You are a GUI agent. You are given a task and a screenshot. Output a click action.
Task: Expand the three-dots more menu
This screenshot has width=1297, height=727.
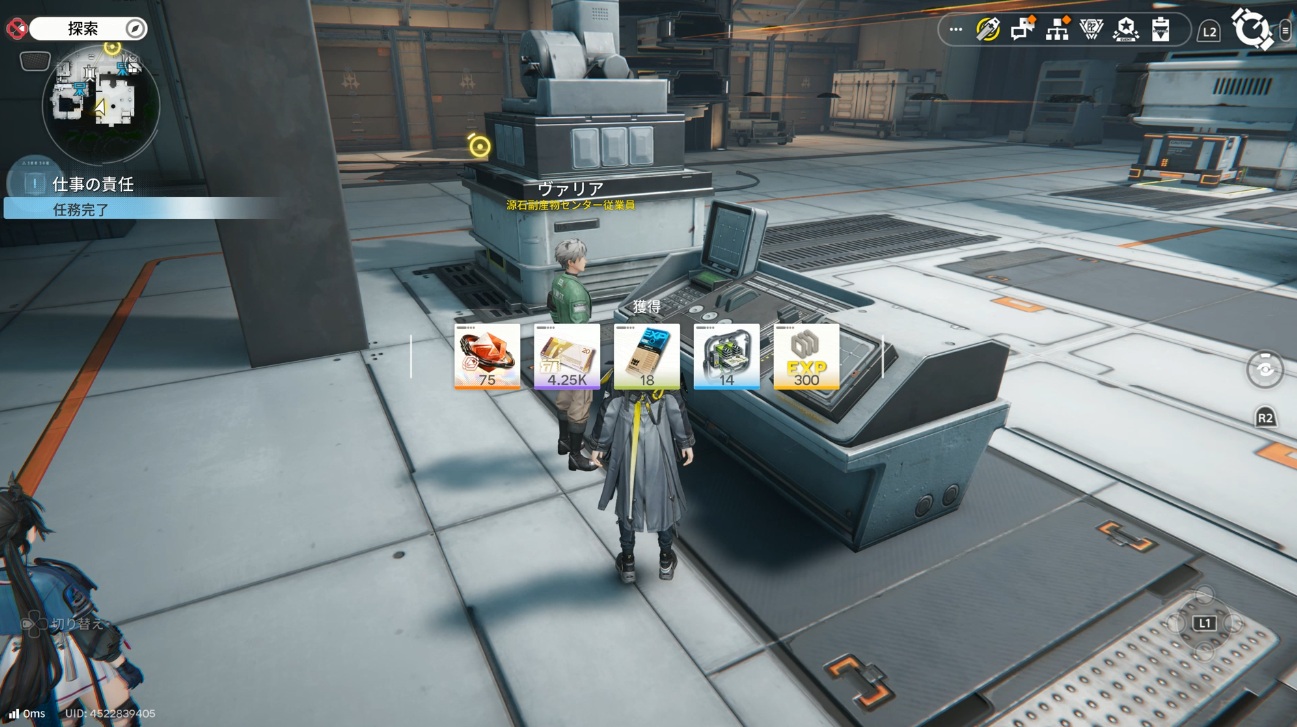(x=956, y=30)
